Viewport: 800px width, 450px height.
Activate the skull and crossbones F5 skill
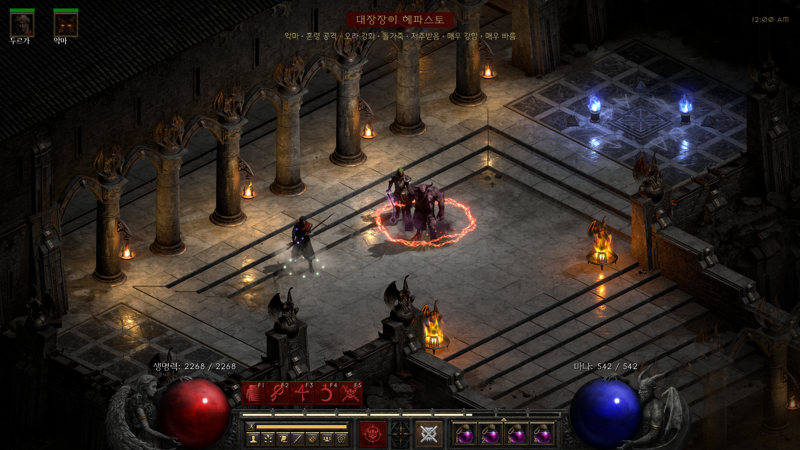point(350,393)
